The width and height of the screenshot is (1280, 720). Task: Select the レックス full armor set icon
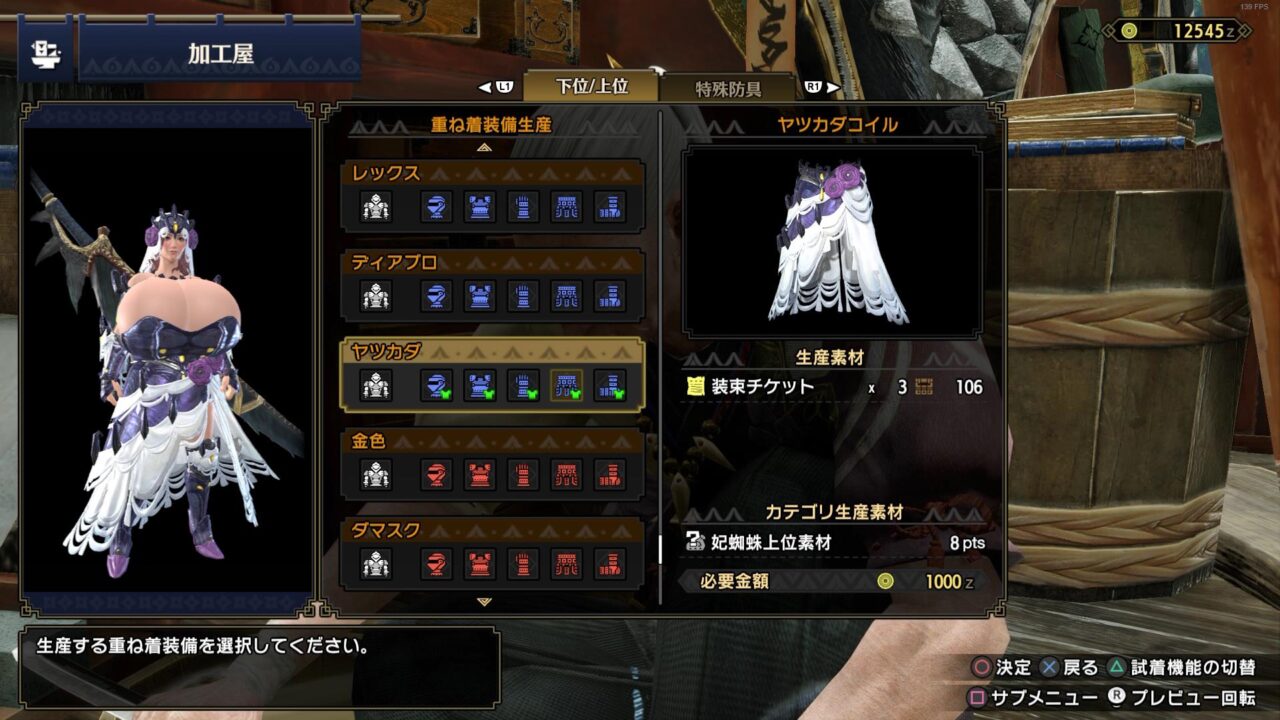(x=376, y=207)
